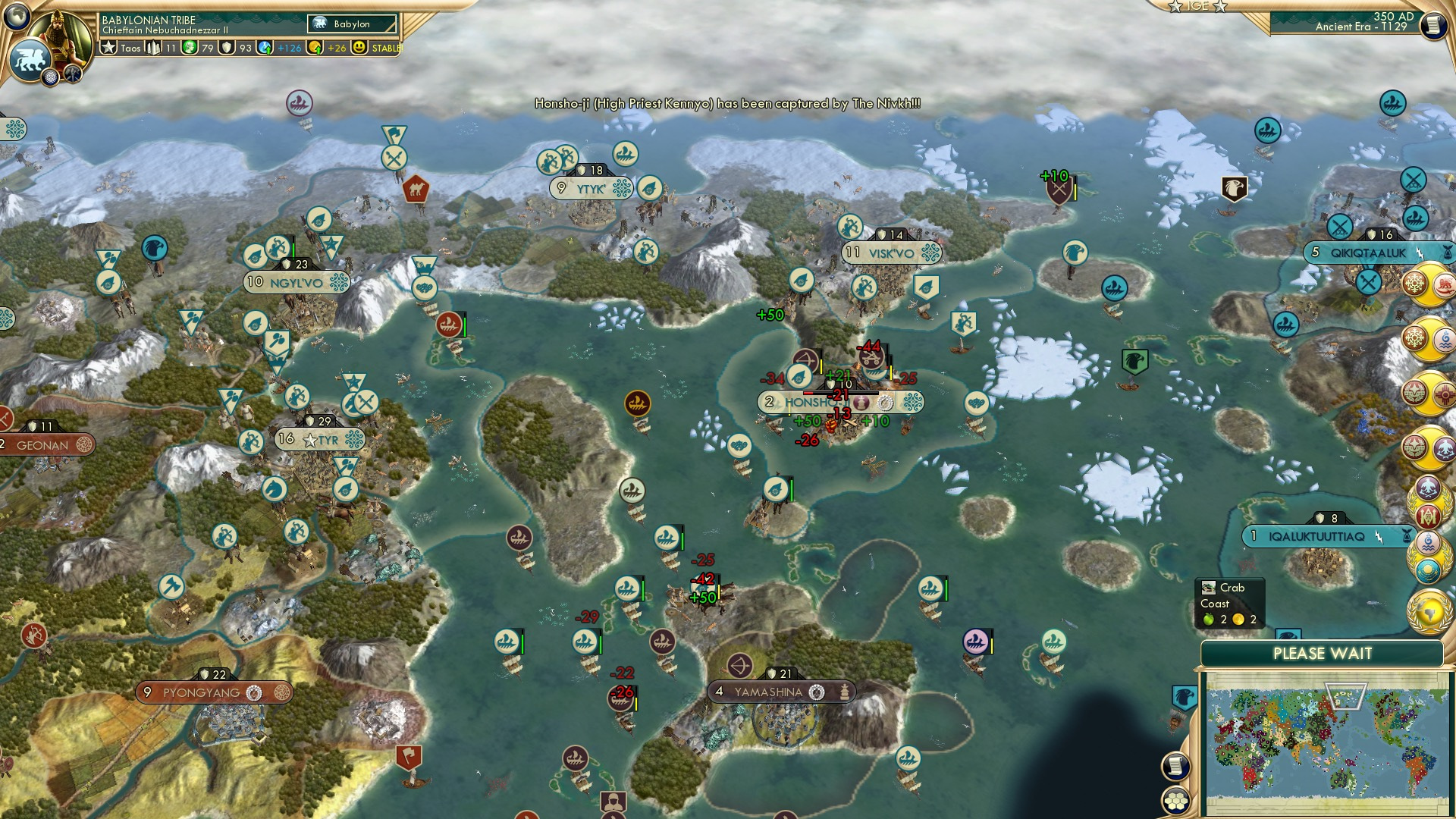Click the winged lion Babylon emblem under the portrait
The image size is (1456, 819).
click(x=30, y=61)
